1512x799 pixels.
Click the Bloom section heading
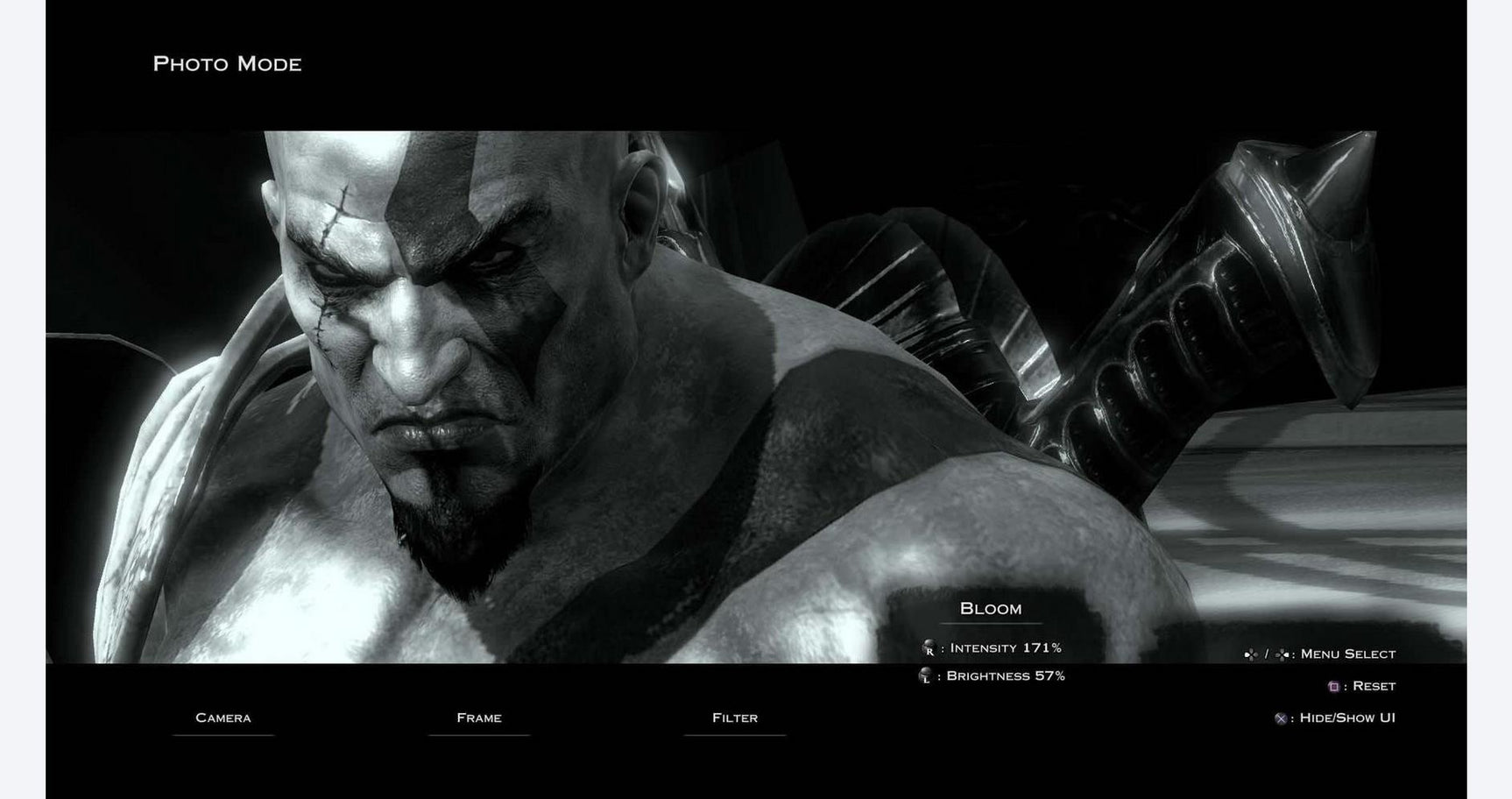(990, 609)
